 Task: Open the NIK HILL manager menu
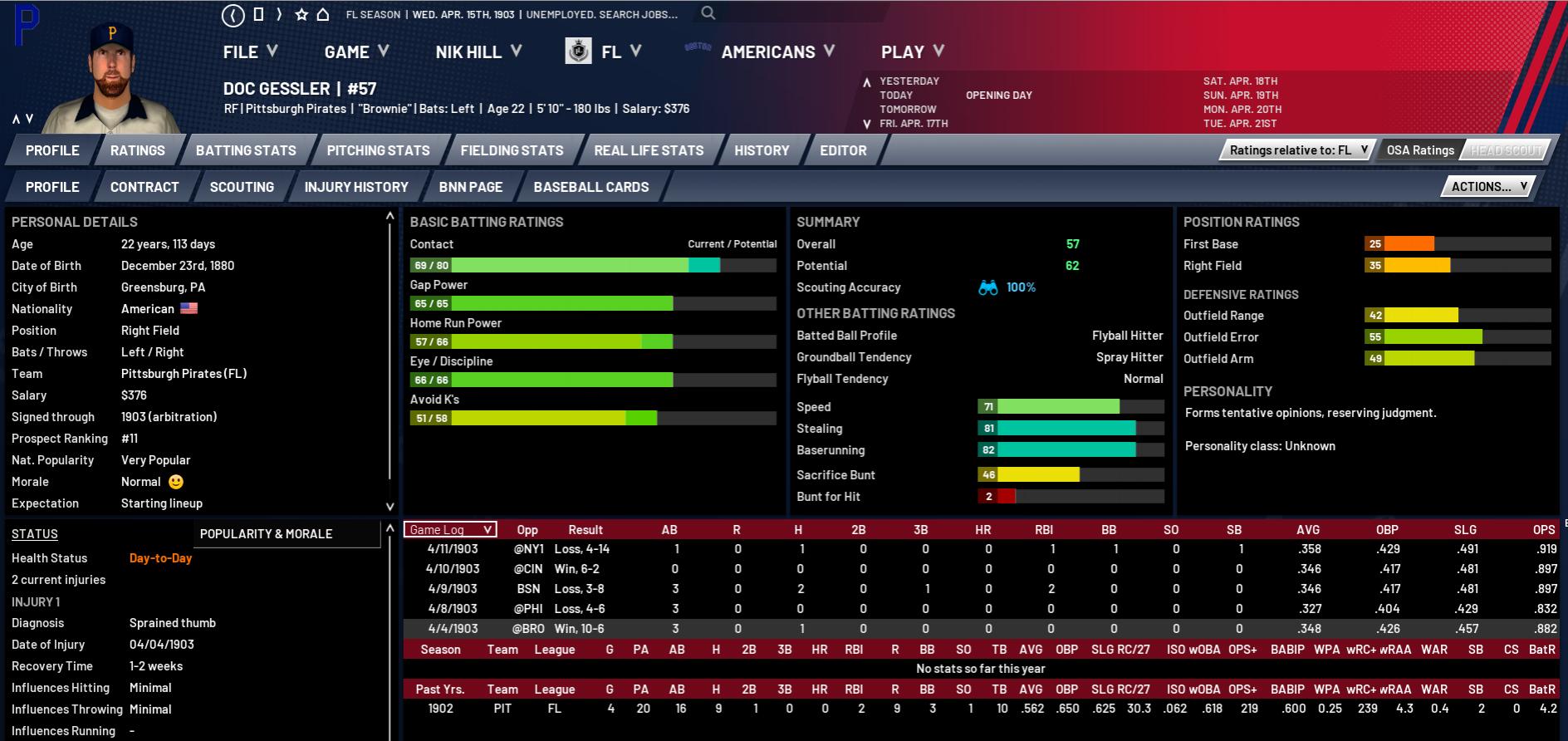(478, 52)
